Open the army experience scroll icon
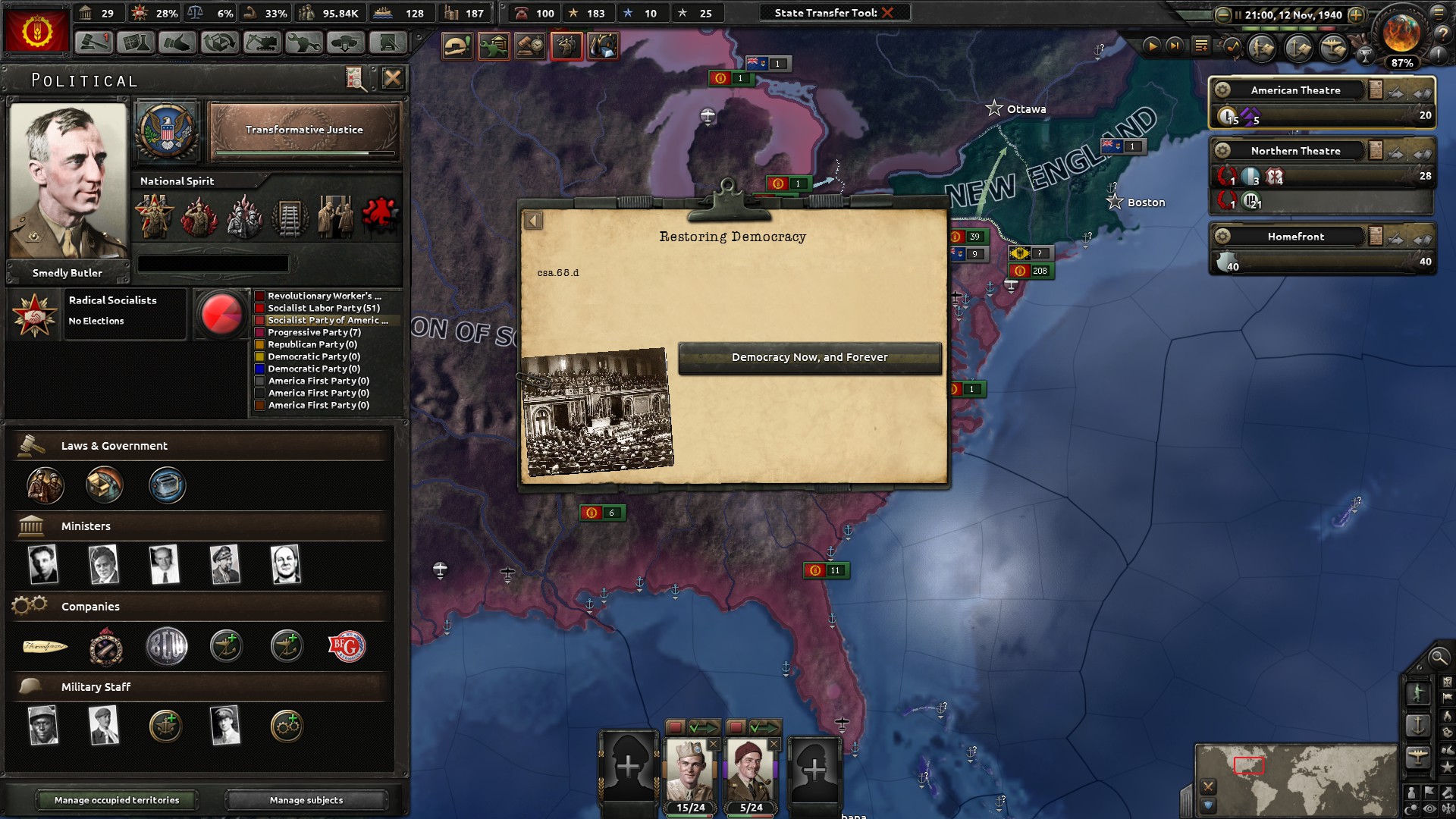The height and width of the screenshot is (819, 1456). click(1263, 47)
